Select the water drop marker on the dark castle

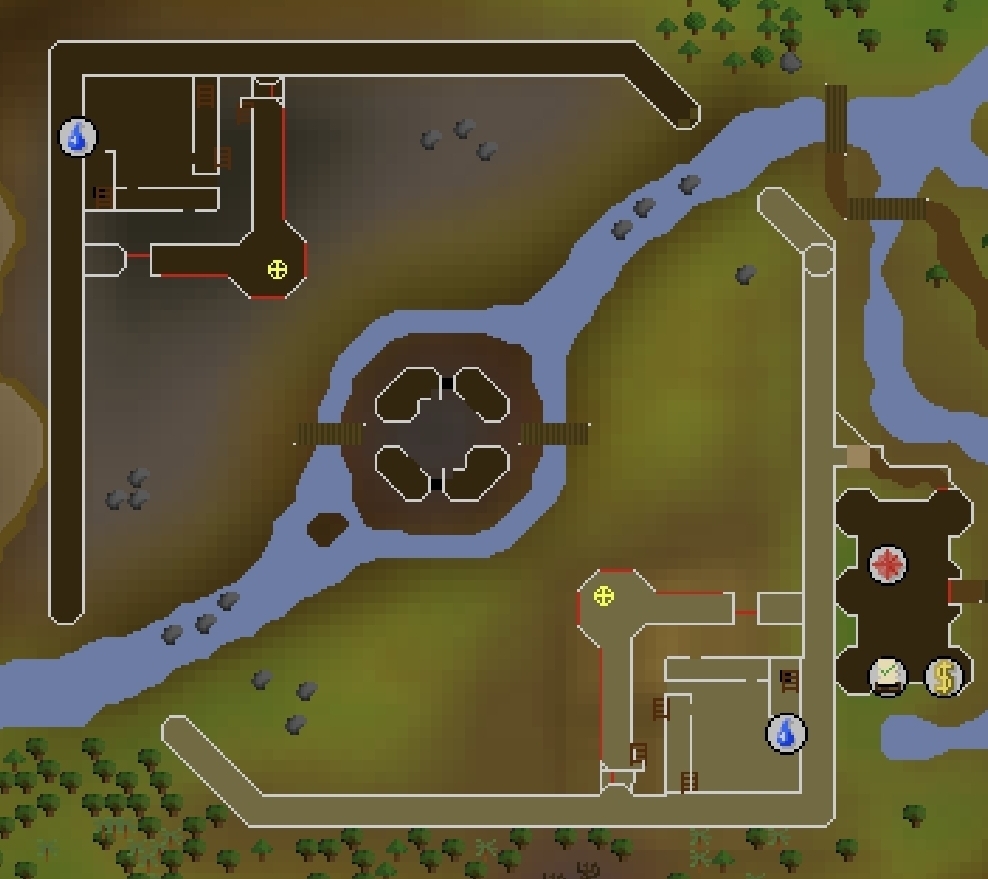pyautogui.click(x=78, y=137)
